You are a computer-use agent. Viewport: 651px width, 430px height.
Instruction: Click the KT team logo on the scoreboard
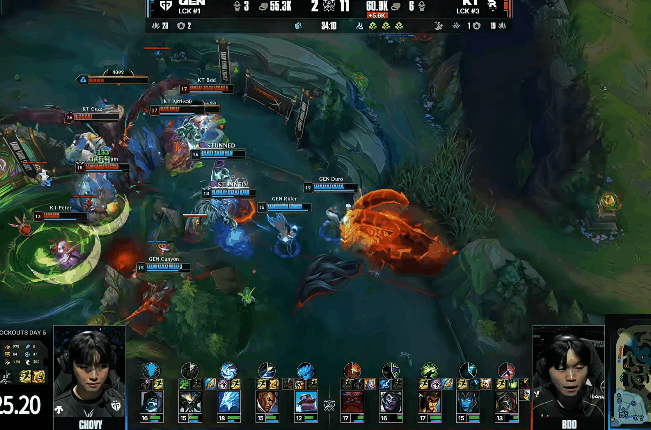coord(492,6)
